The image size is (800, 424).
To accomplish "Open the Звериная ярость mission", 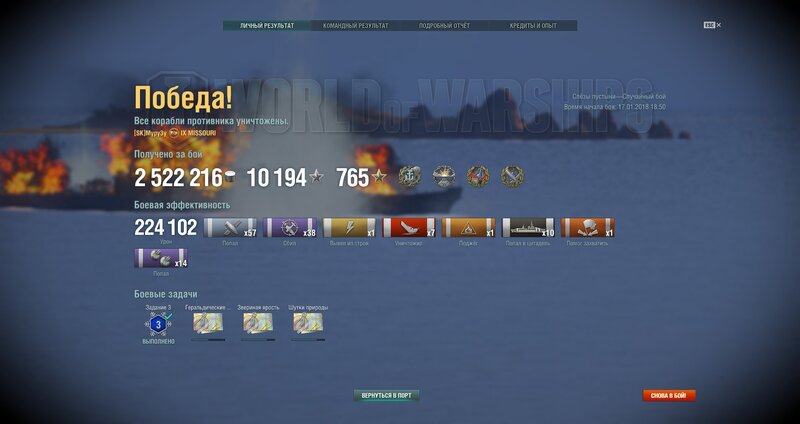I will coord(257,322).
